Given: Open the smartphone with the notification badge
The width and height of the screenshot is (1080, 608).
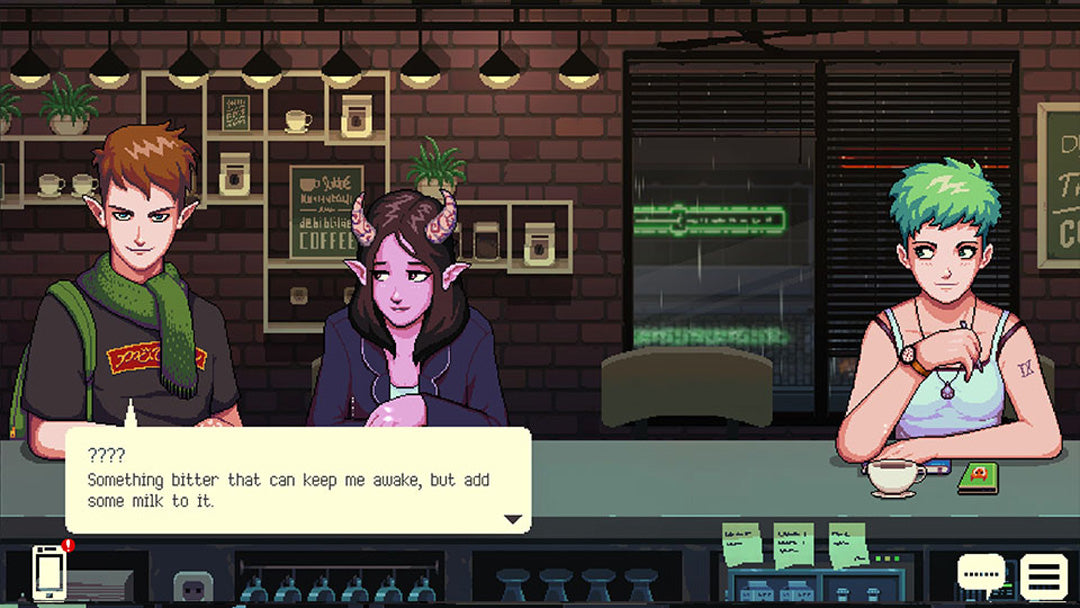Looking at the screenshot, I should pos(49,573).
